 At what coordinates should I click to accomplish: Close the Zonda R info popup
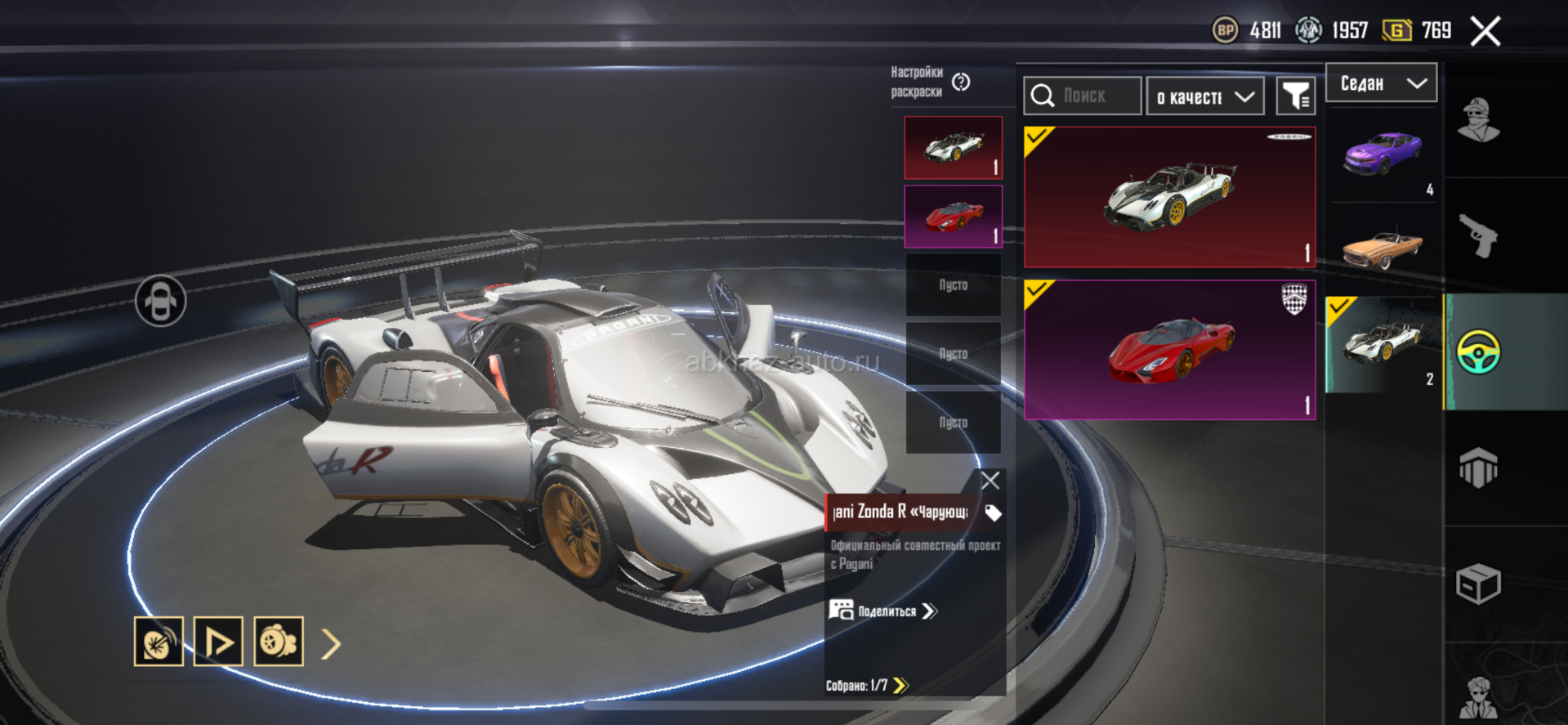[990, 481]
